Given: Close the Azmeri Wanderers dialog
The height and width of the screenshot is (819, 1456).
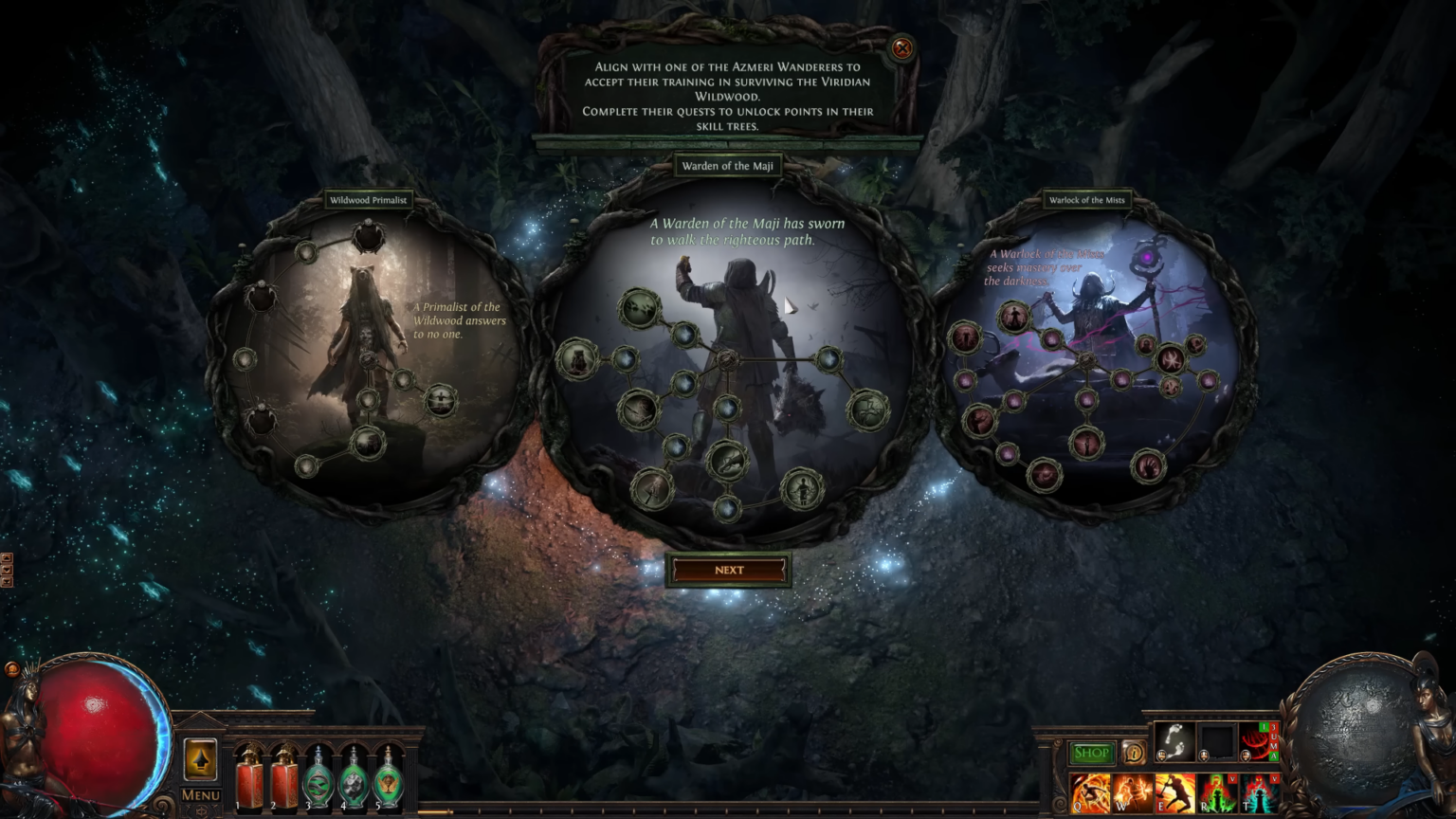Looking at the screenshot, I should coord(901,49).
